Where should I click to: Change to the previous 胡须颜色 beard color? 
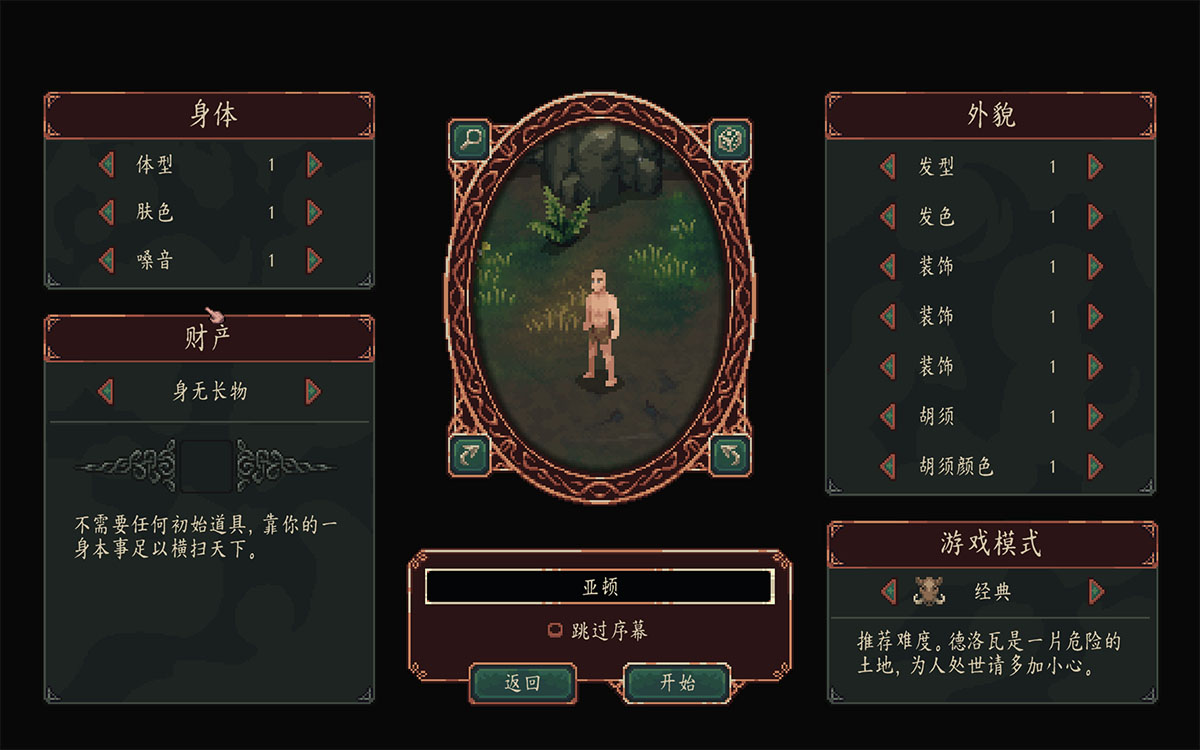tap(887, 466)
